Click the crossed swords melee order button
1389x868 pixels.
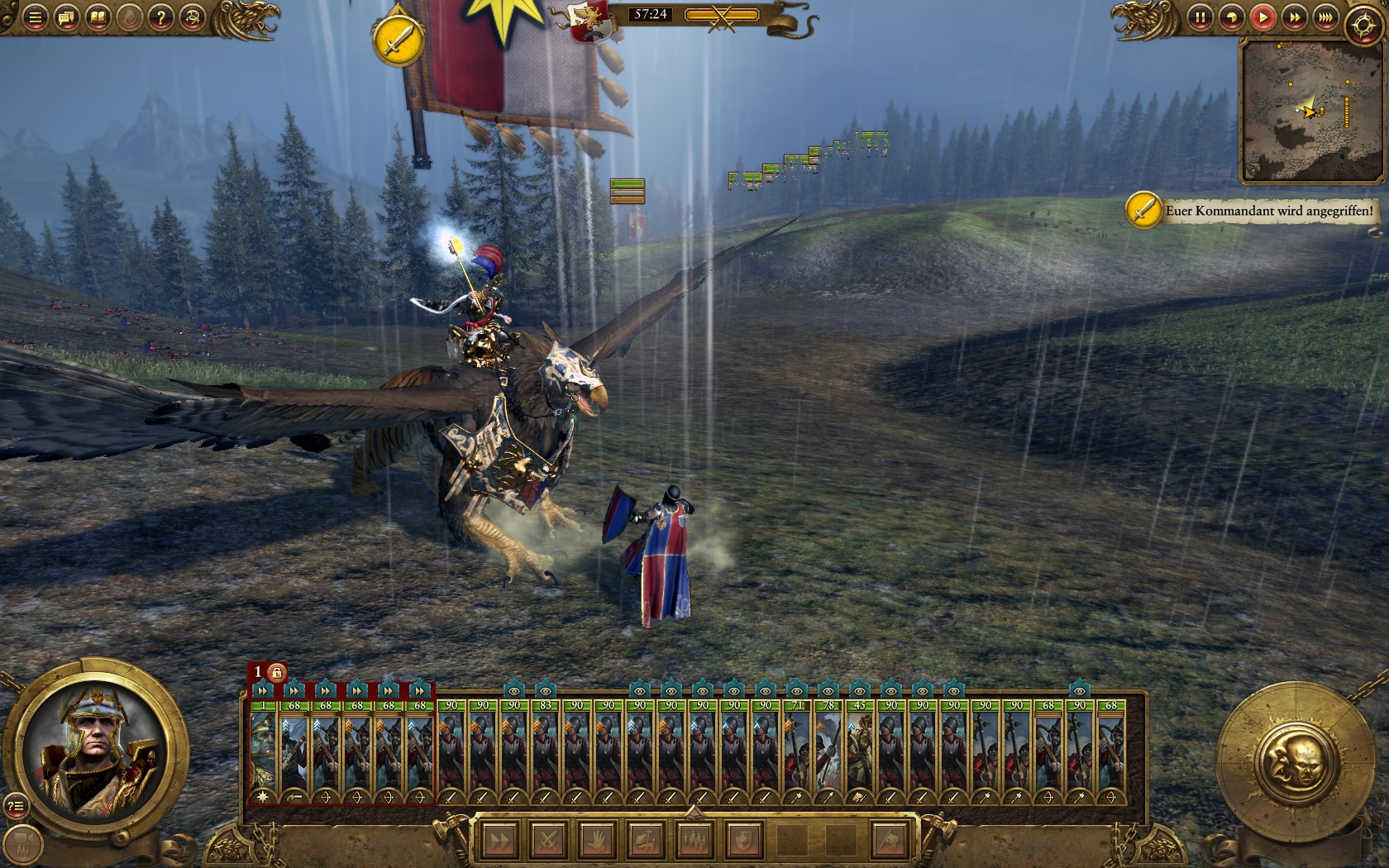pos(548,841)
